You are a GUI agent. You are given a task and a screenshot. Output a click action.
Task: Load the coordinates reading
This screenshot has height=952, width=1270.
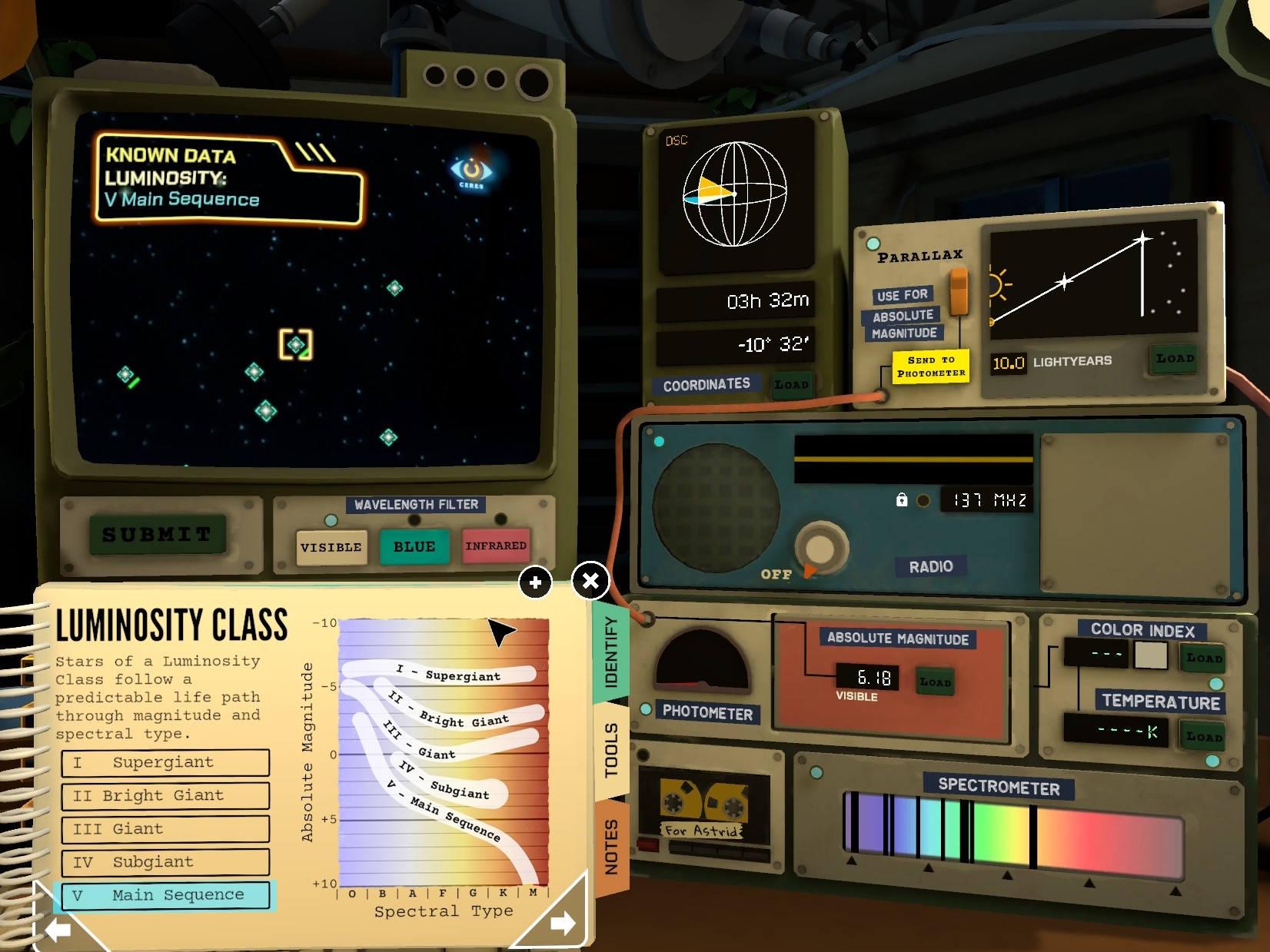(792, 384)
